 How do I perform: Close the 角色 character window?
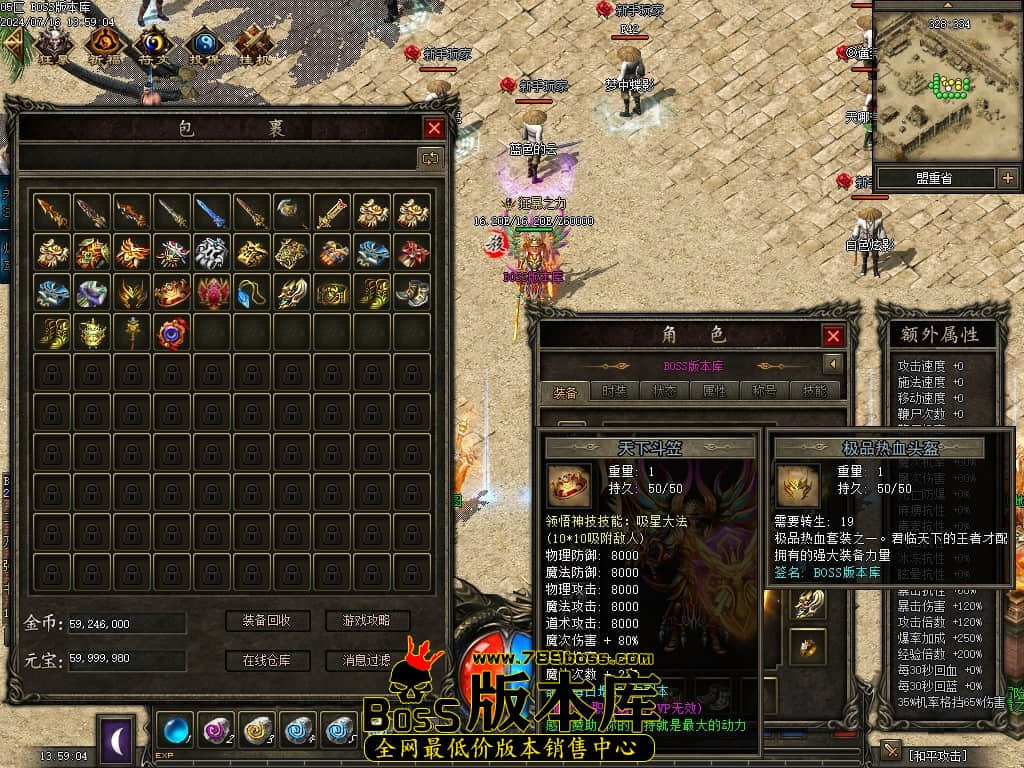(832, 336)
